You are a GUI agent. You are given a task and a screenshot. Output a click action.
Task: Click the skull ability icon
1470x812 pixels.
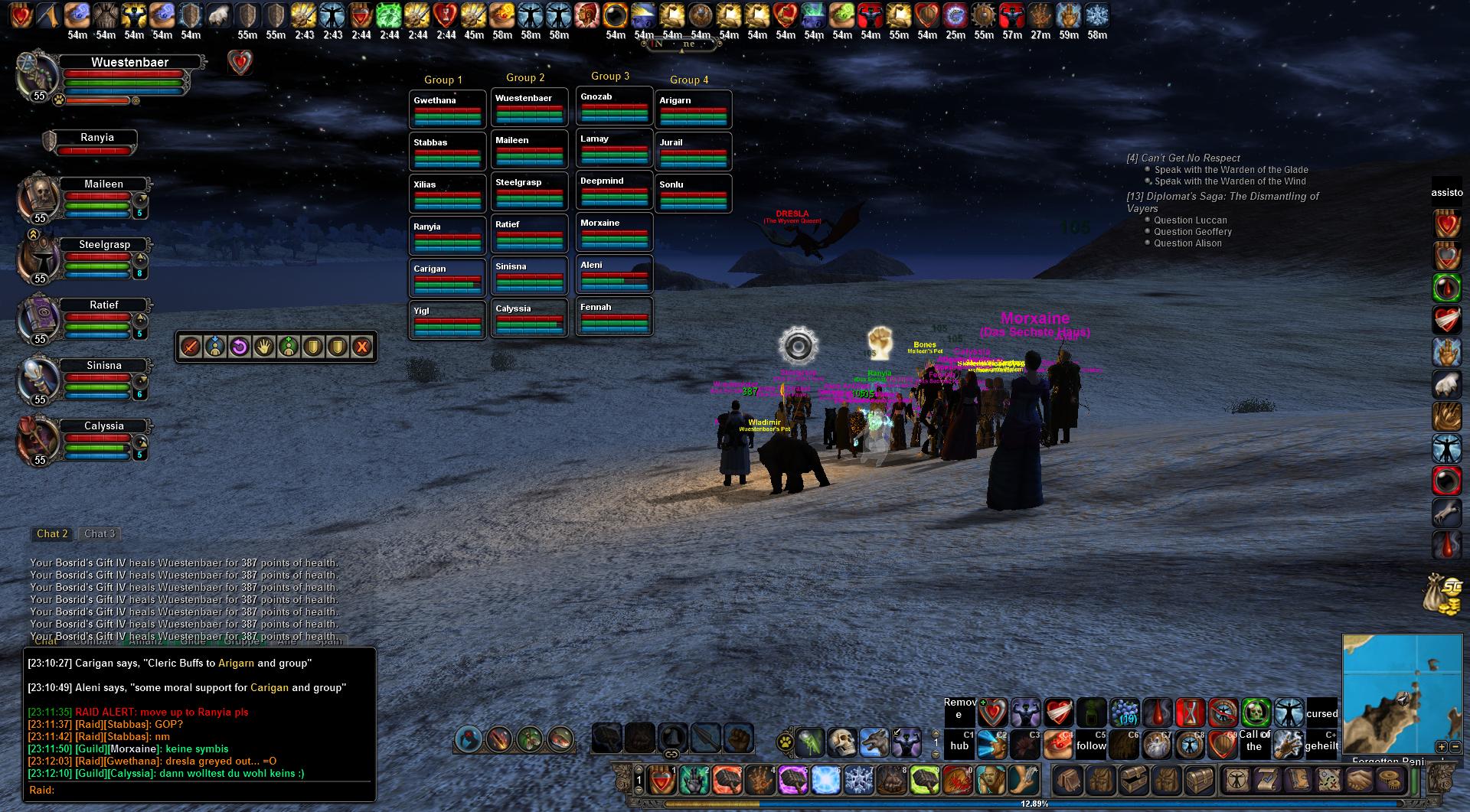click(x=841, y=741)
